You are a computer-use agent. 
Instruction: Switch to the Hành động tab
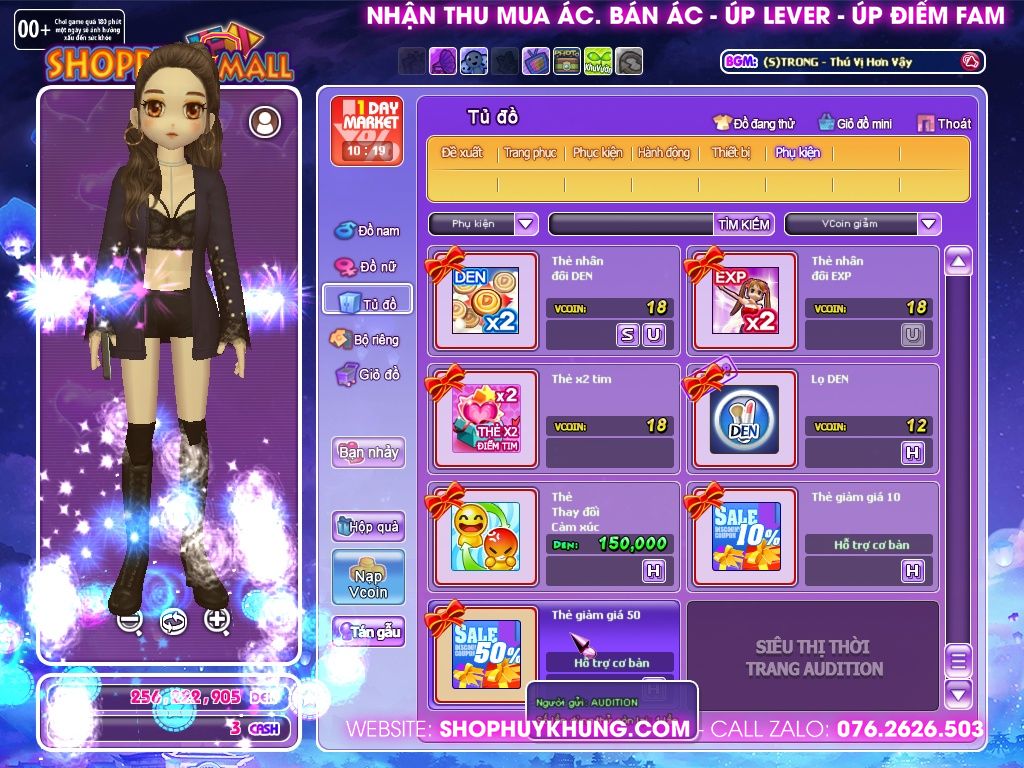tap(664, 153)
